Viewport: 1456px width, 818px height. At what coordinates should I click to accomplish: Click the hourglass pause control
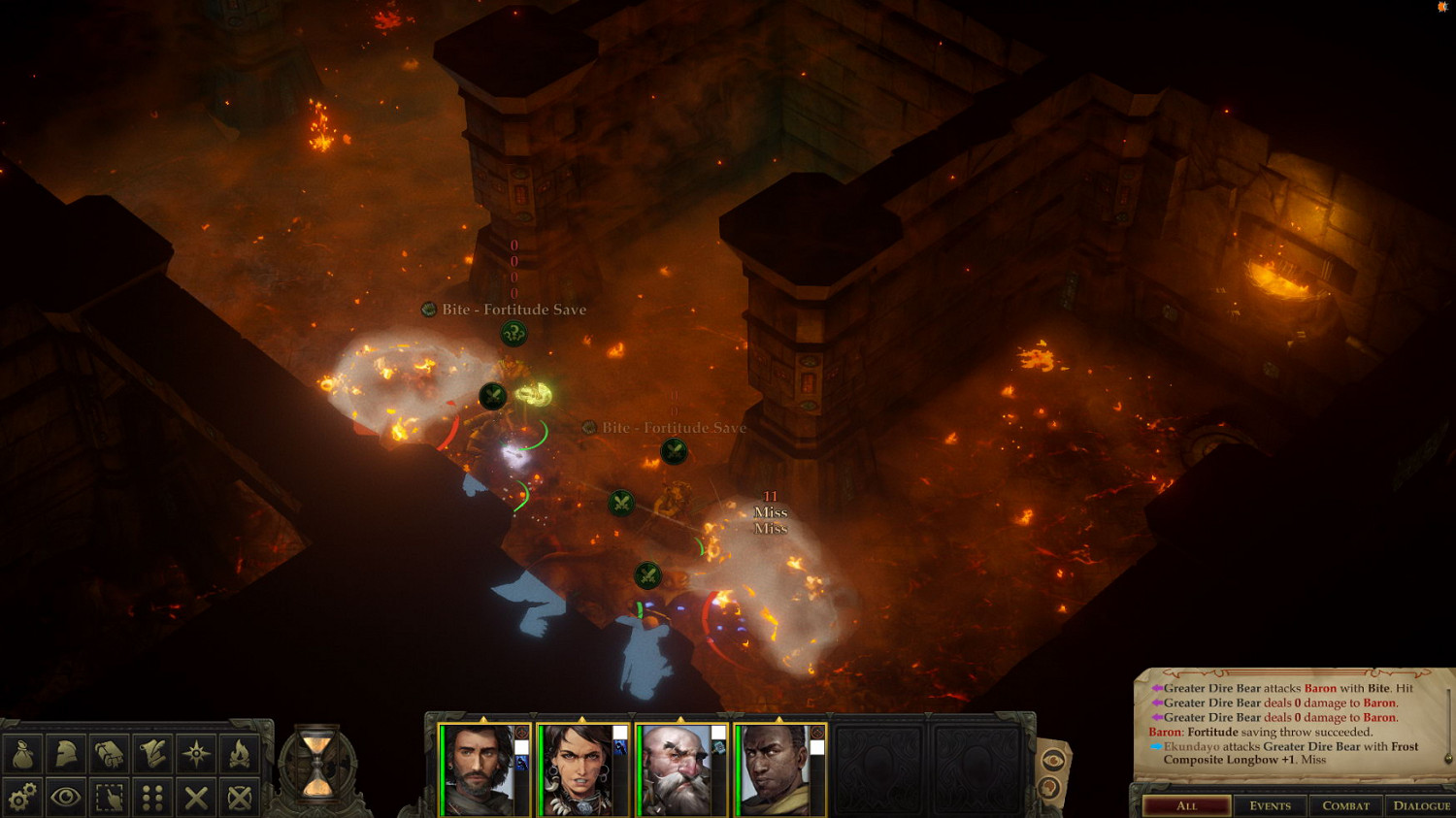coord(317,763)
